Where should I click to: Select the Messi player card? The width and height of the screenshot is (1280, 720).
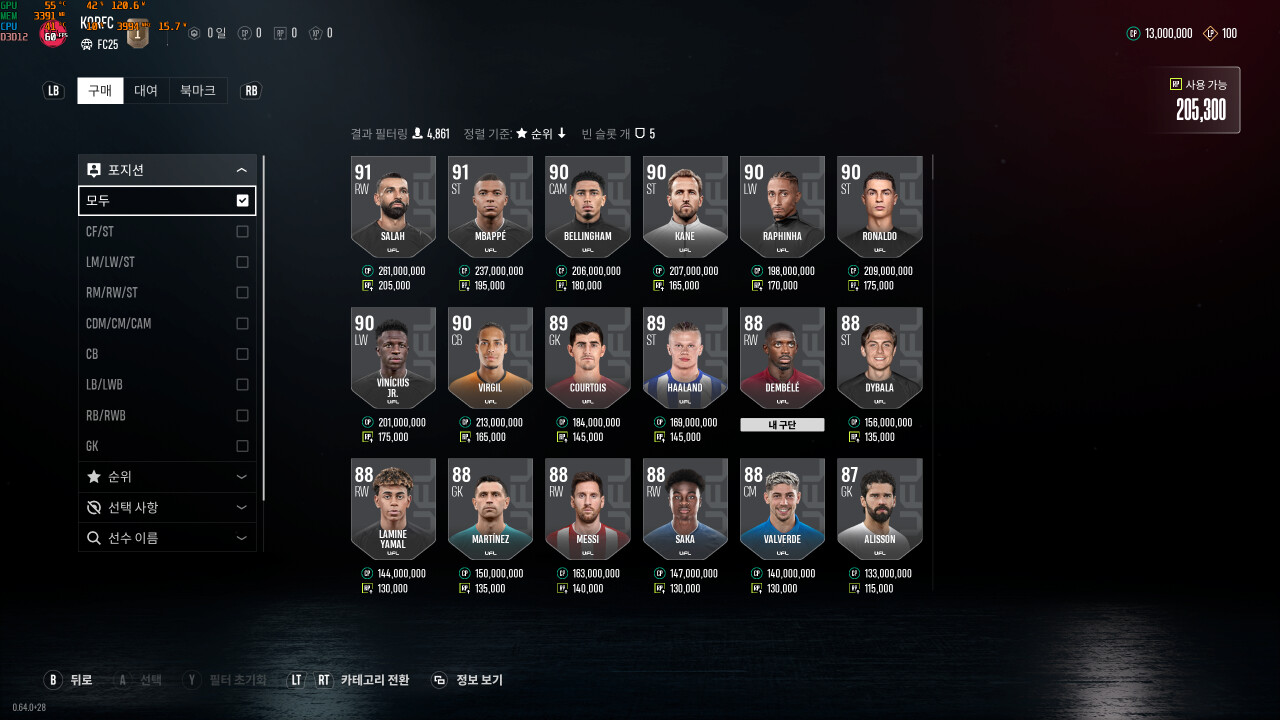(587, 509)
